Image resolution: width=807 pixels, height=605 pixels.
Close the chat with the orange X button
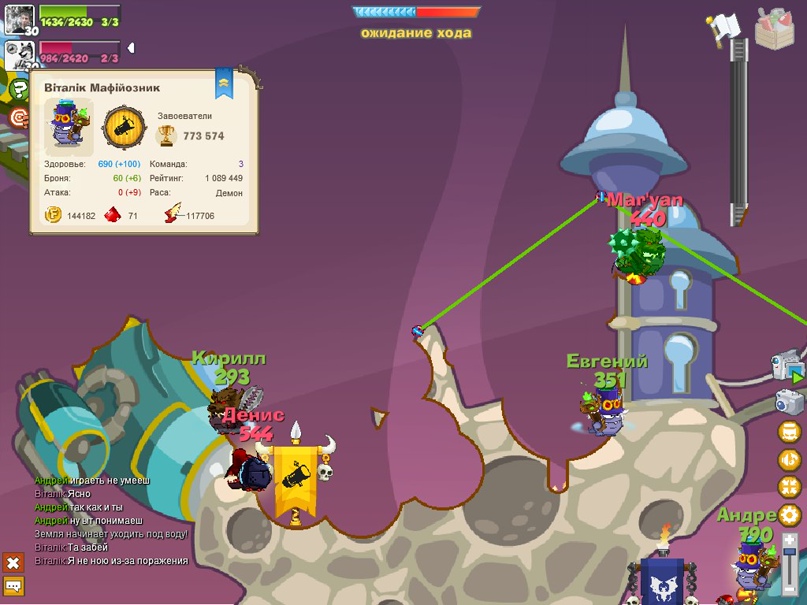click(x=13, y=564)
